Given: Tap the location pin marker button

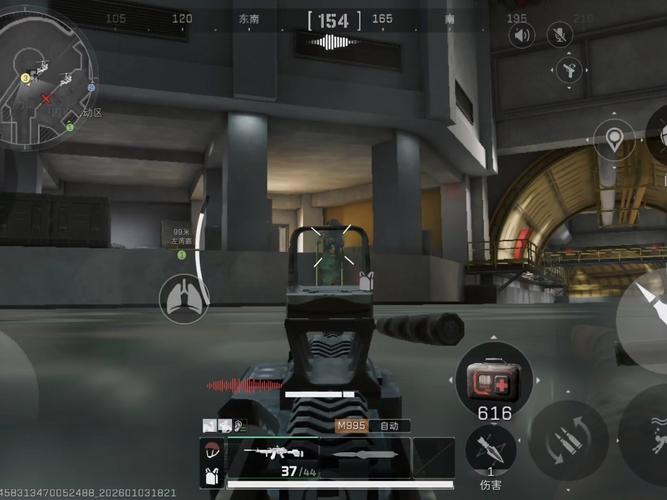Looking at the screenshot, I should pyautogui.click(x=614, y=138).
